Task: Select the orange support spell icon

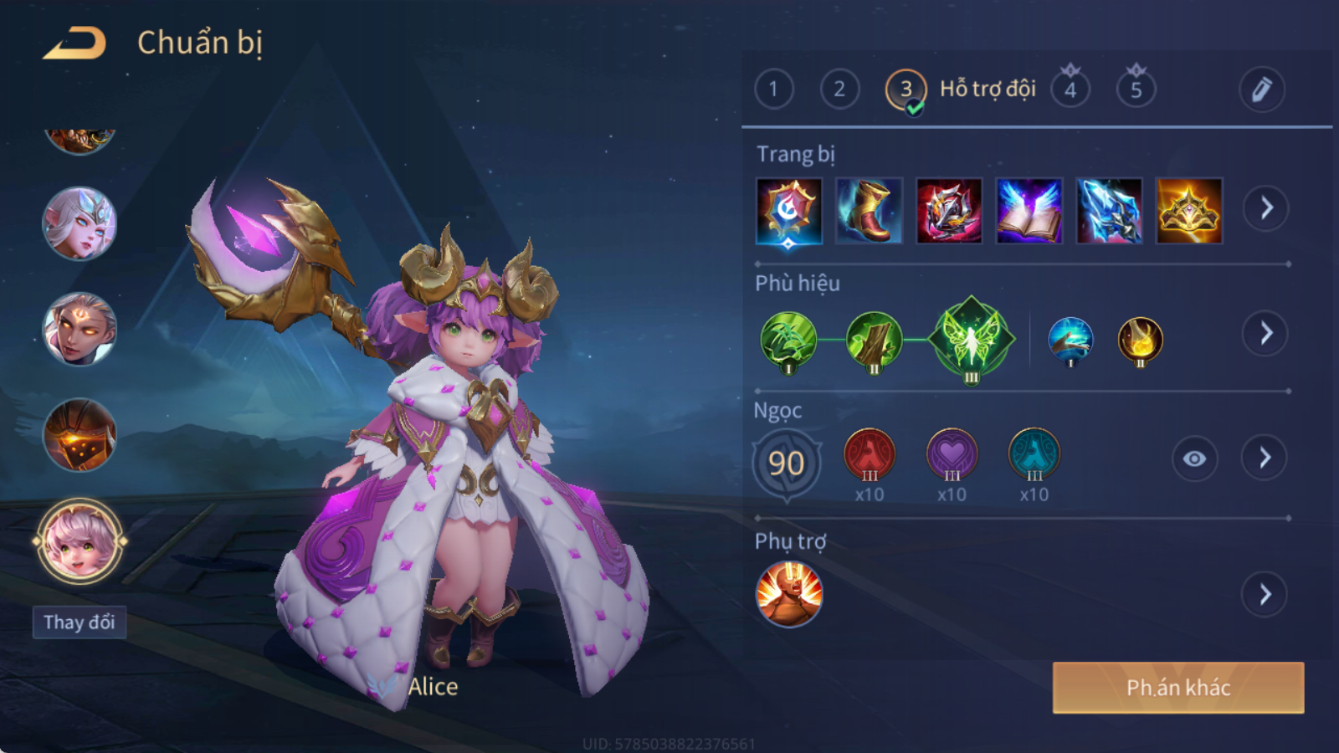Action: [x=789, y=595]
